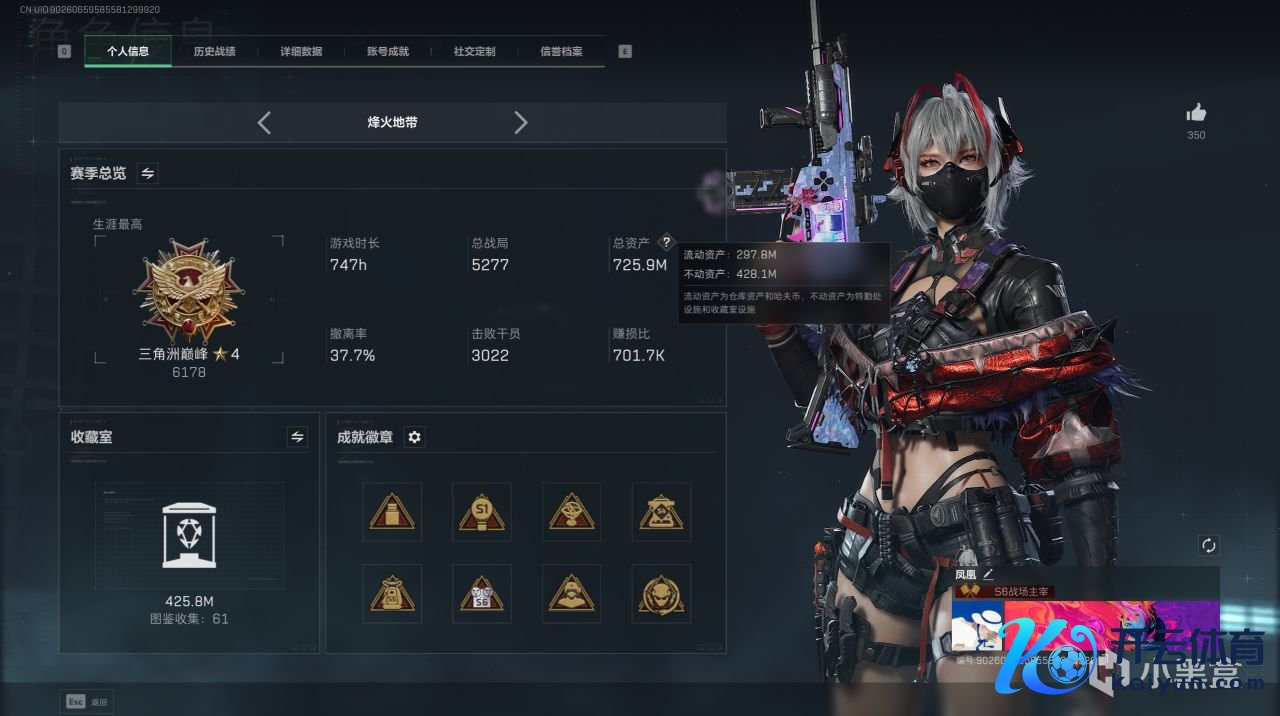Screen dimensions: 1280x716
Task: Click the 总资产 question mark icon
Action: (x=667, y=243)
